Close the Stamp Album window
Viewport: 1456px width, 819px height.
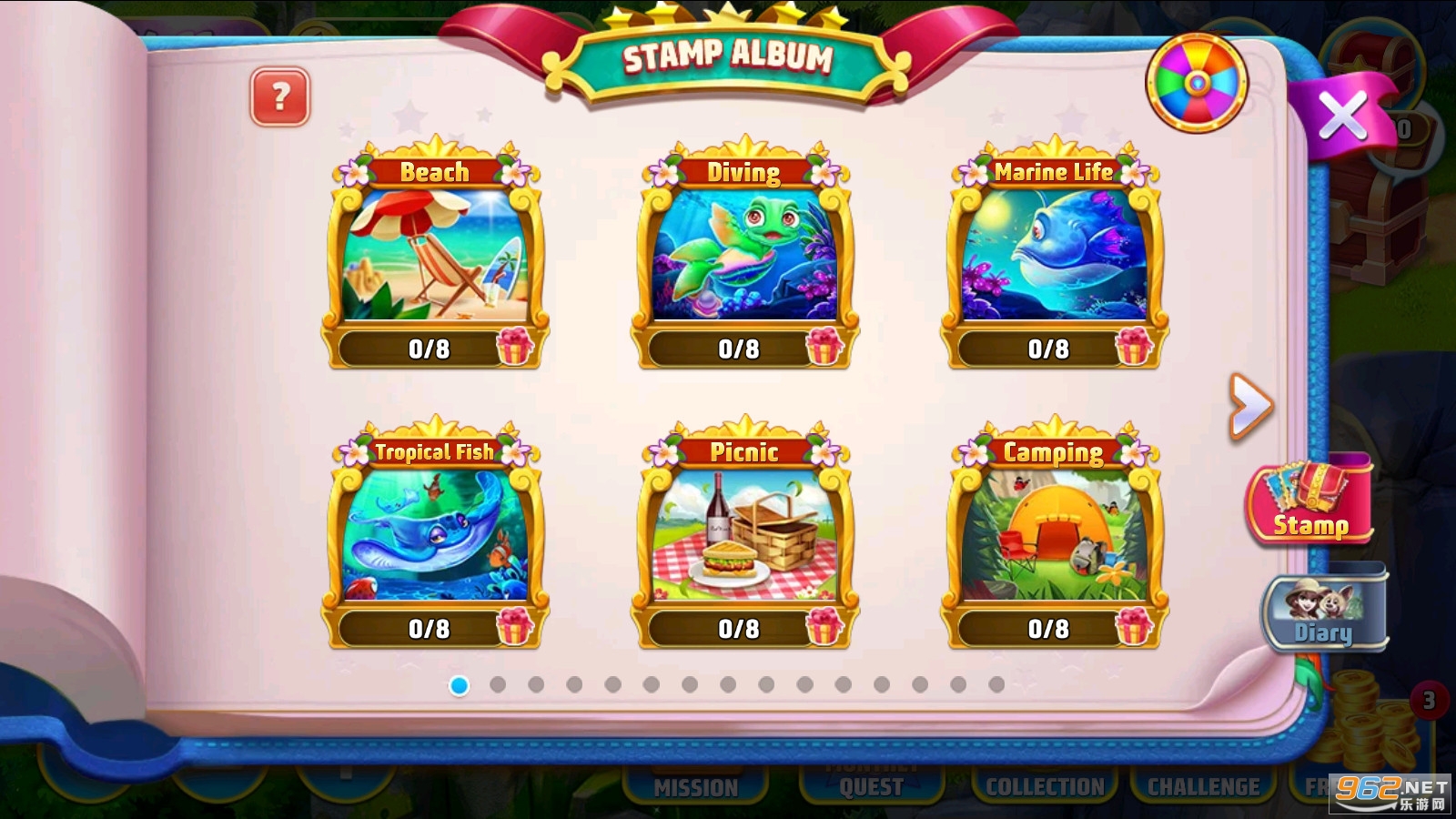[x=1342, y=116]
